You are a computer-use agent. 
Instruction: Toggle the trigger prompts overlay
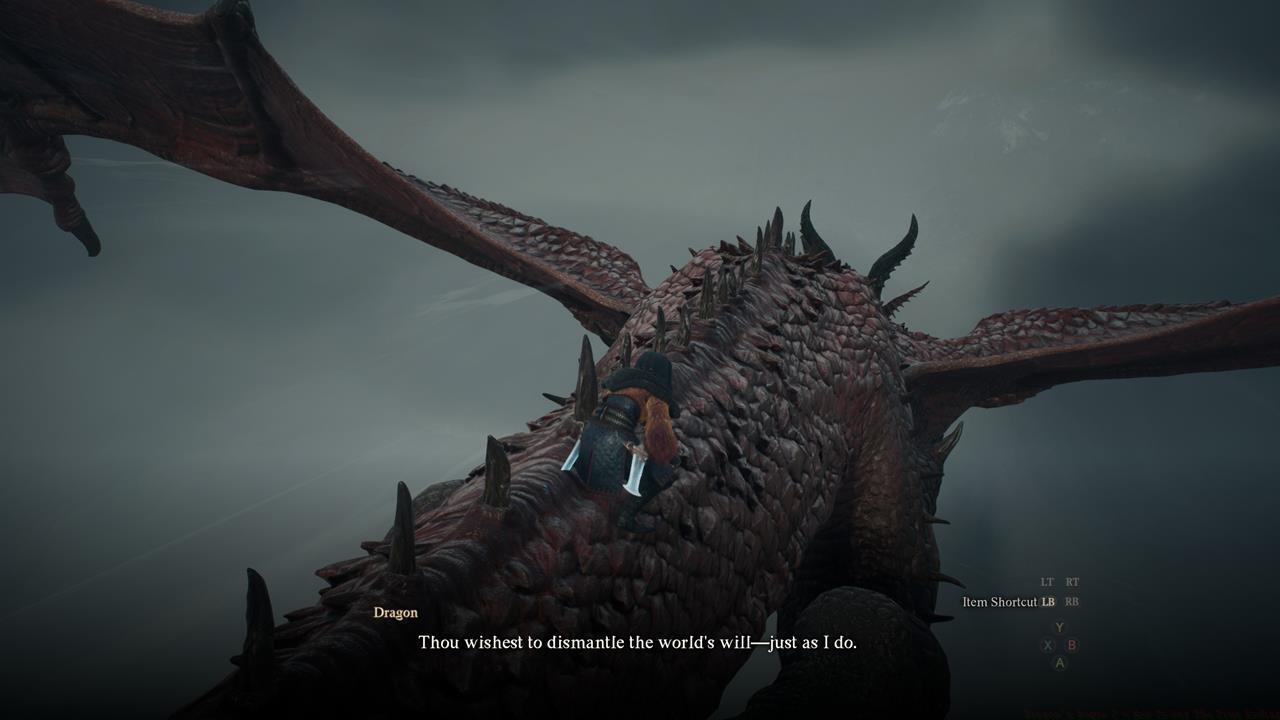coord(1060,581)
